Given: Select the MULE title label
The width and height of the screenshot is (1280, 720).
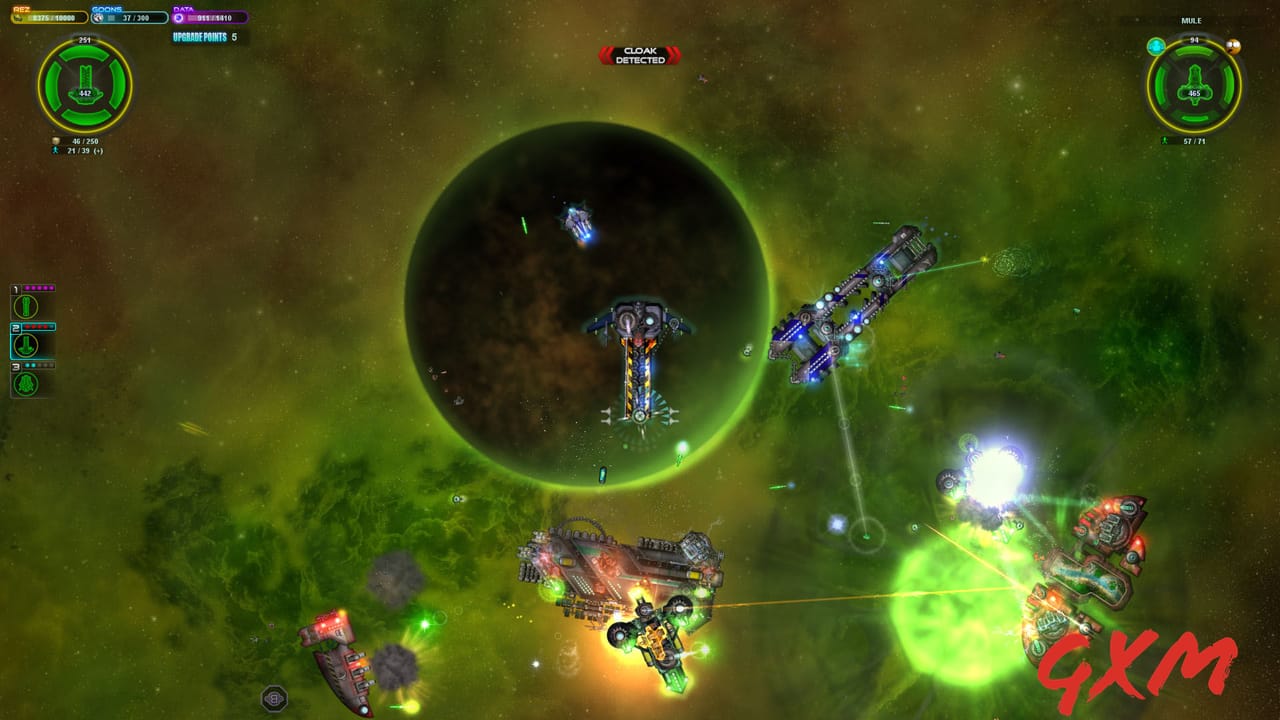Looking at the screenshot, I should click(1191, 19).
